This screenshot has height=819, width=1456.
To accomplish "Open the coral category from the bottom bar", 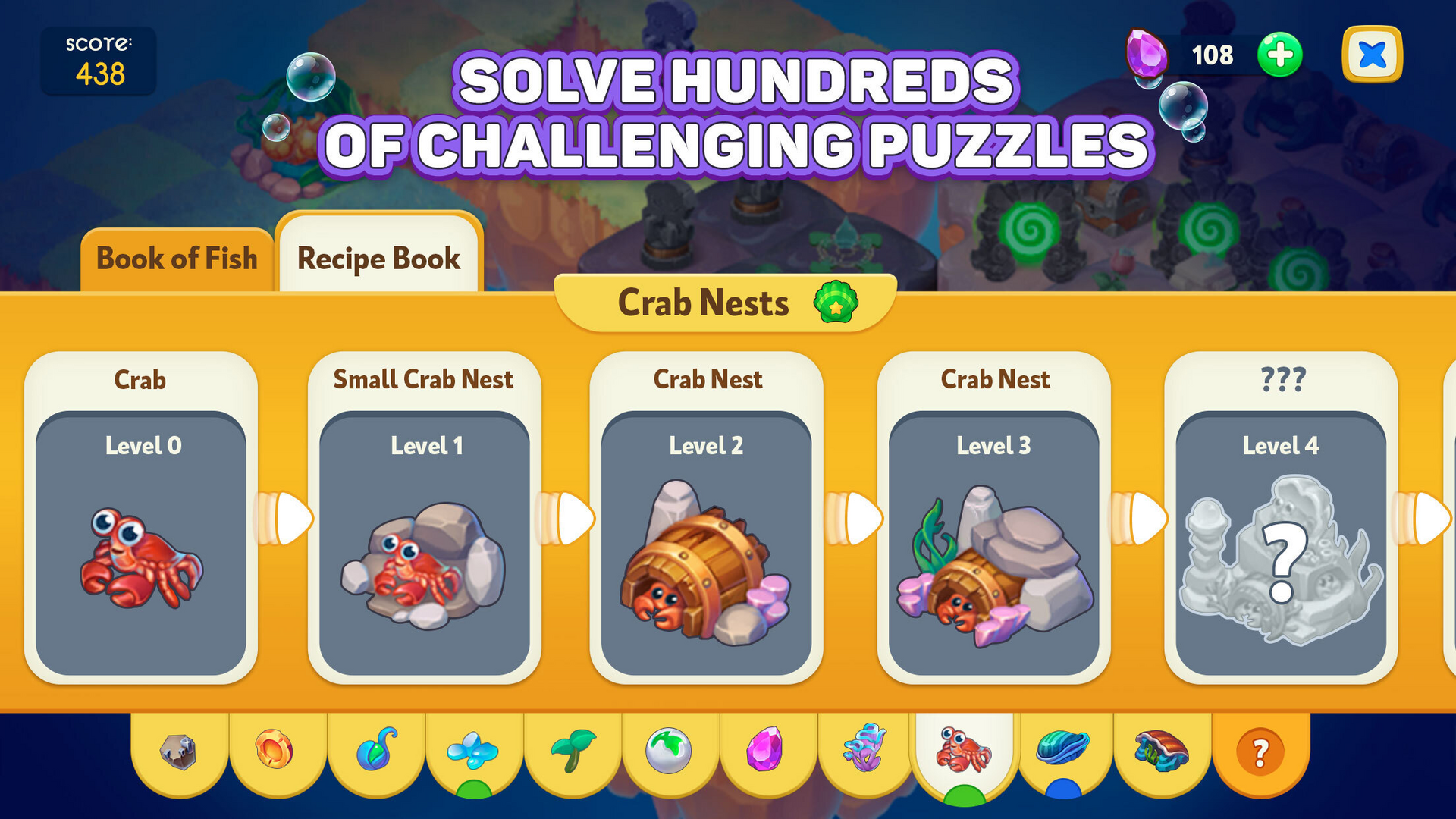I will [866, 751].
